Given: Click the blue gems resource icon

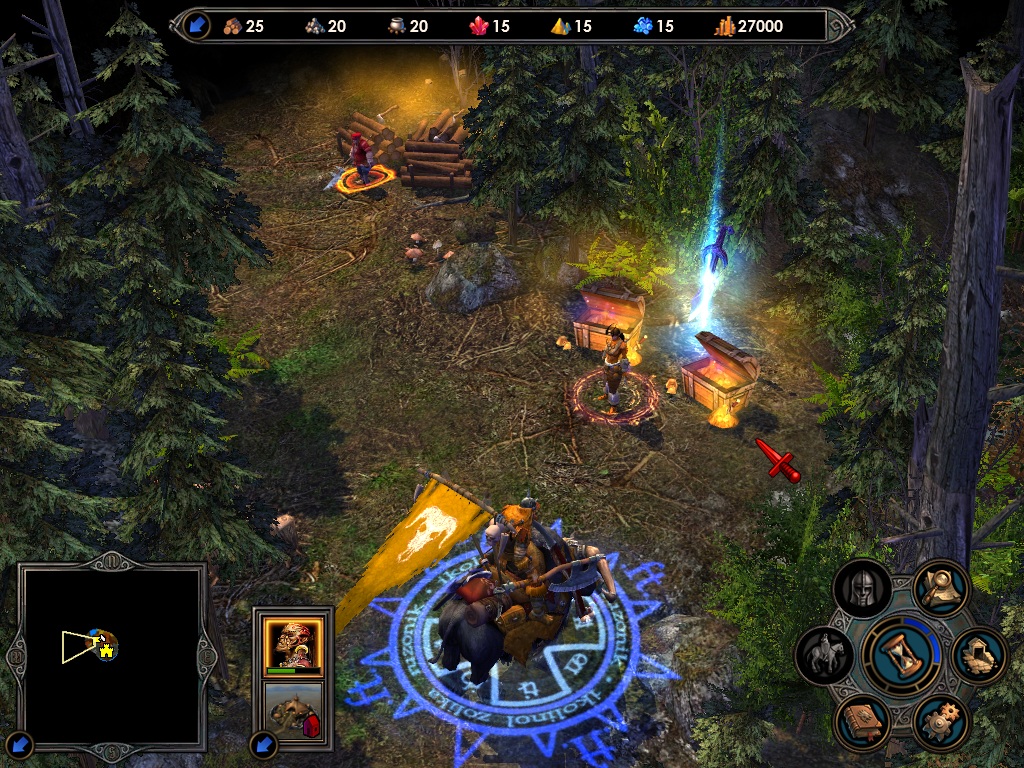Looking at the screenshot, I should (x=643, y=26).
